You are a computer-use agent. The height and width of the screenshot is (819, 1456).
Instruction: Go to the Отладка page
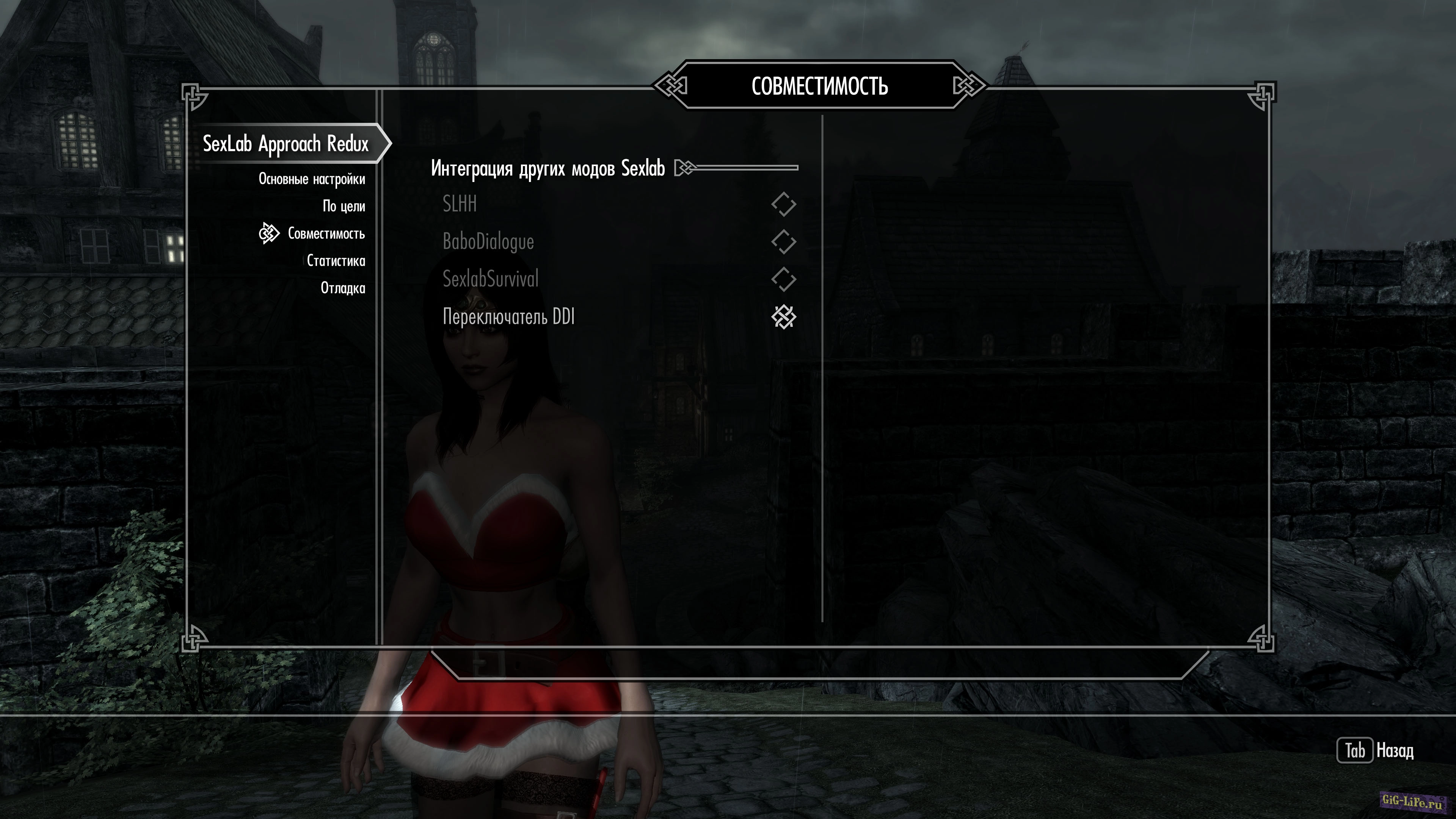click(342, 288)
